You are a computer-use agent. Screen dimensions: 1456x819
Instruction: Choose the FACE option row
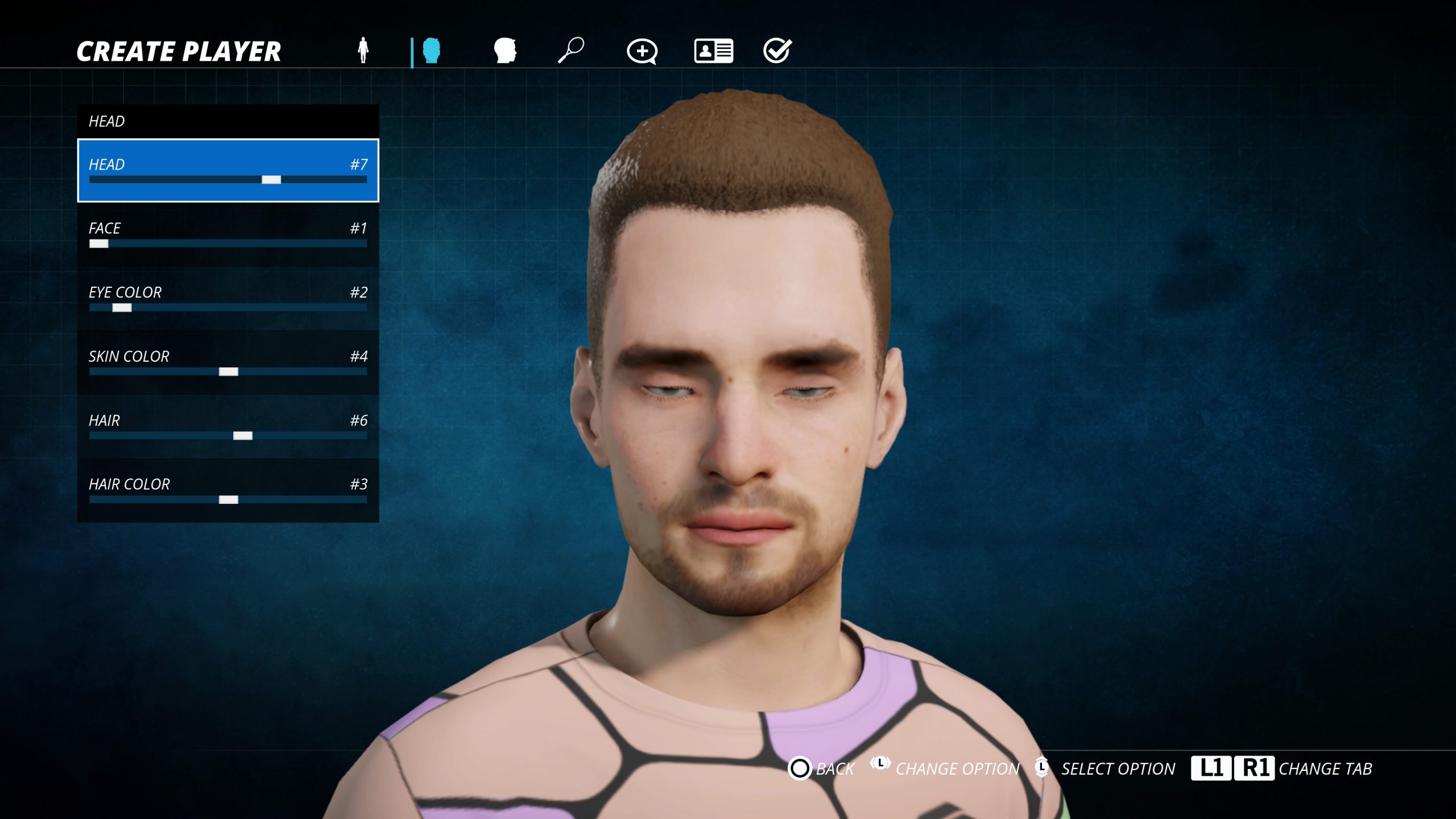[x=227, y=234]
